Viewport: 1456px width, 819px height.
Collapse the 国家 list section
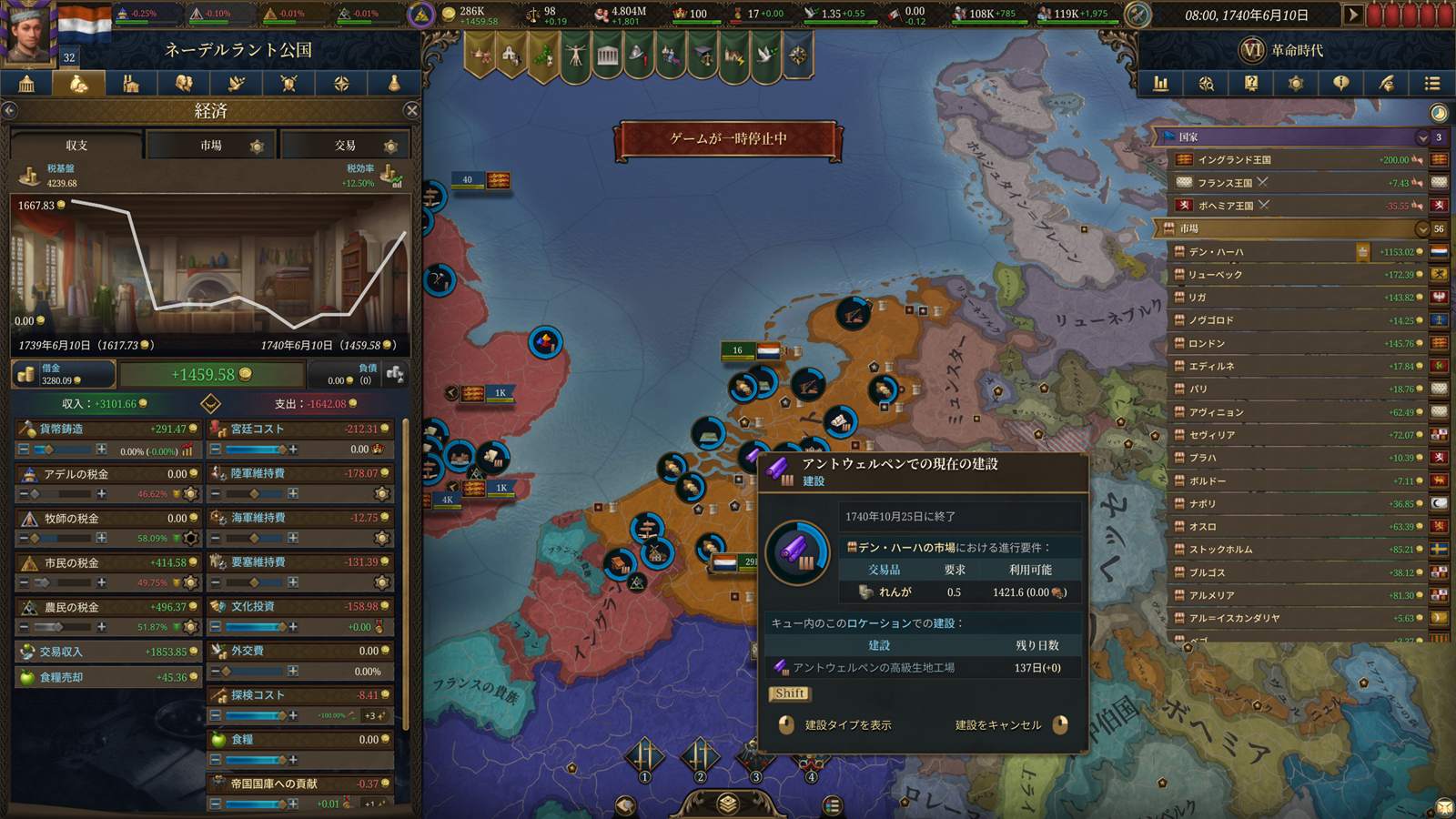pyautogui.click(x=1422, y=137)
